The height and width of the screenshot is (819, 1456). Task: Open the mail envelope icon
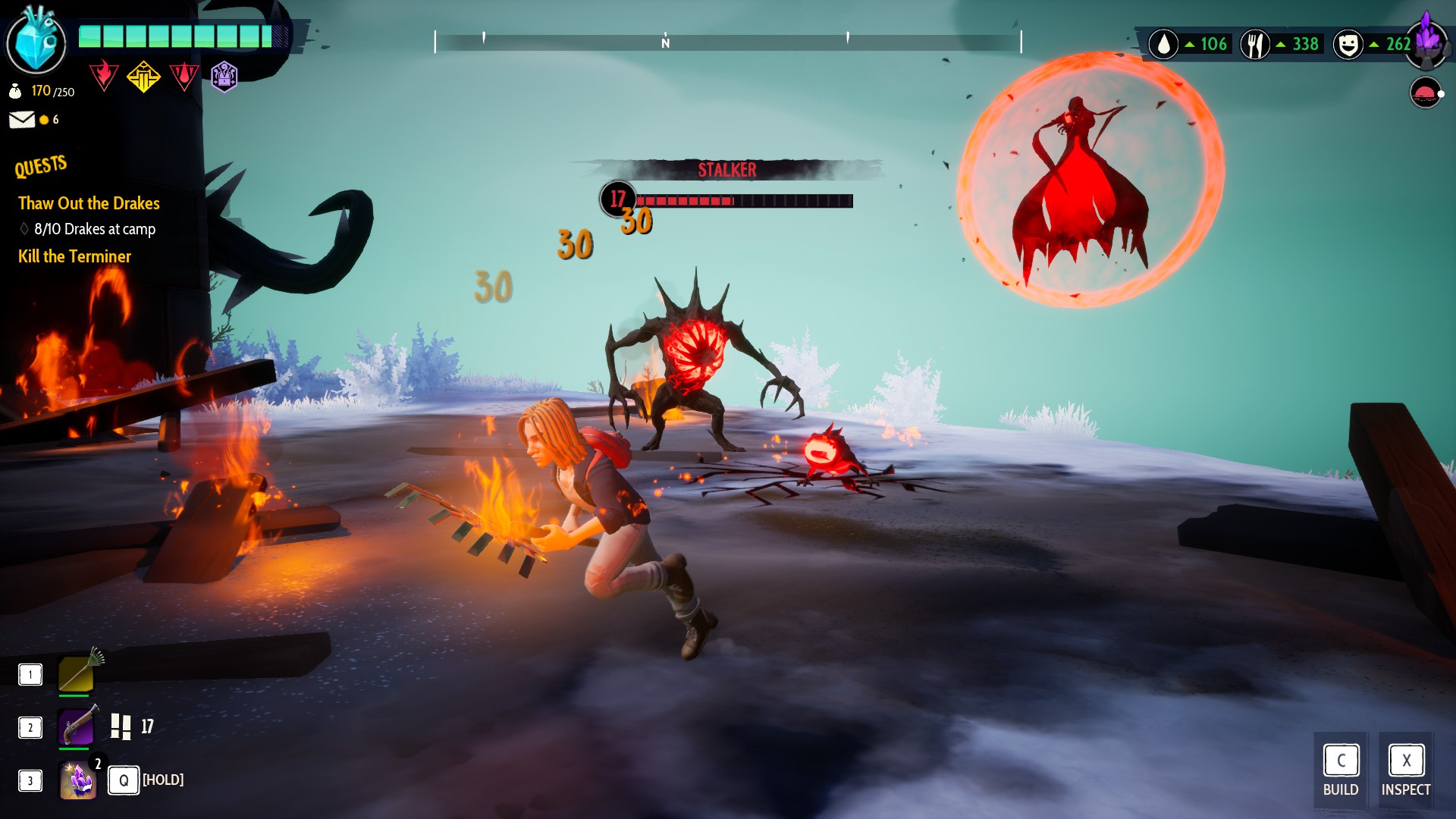coord(22,120)
